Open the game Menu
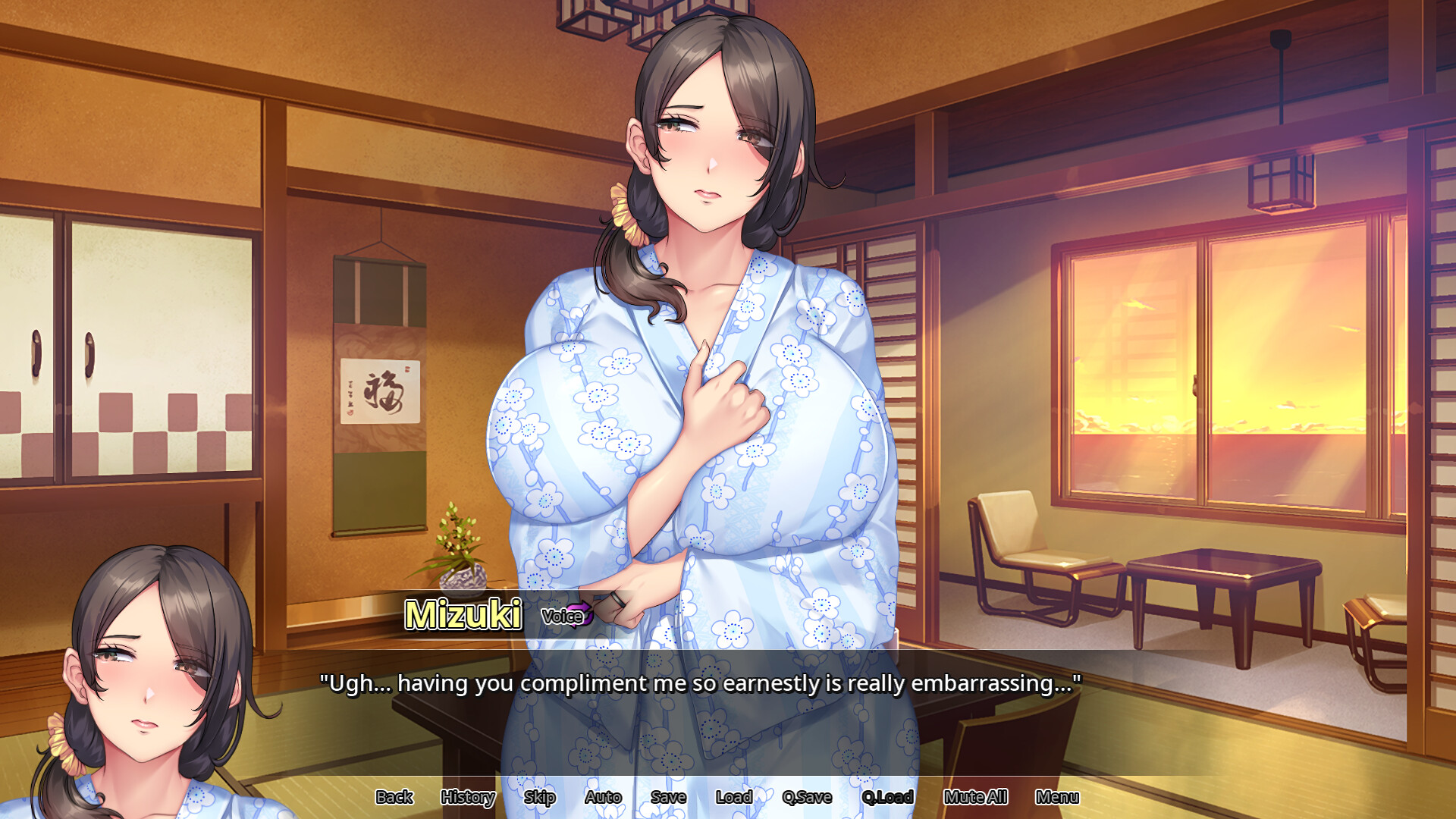Screen dimensions: 1456x819 [x=1059, y=797]
